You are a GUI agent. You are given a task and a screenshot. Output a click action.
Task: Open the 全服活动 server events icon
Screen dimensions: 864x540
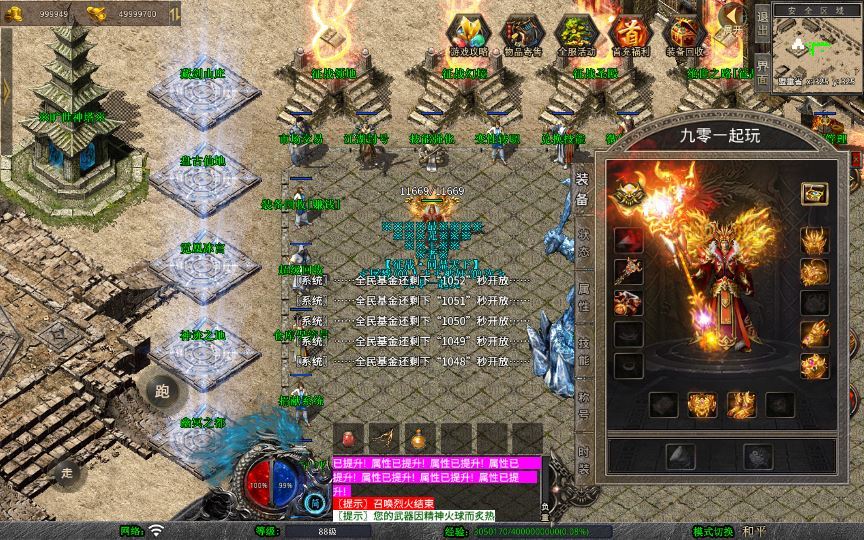click(x=575, y=33)
